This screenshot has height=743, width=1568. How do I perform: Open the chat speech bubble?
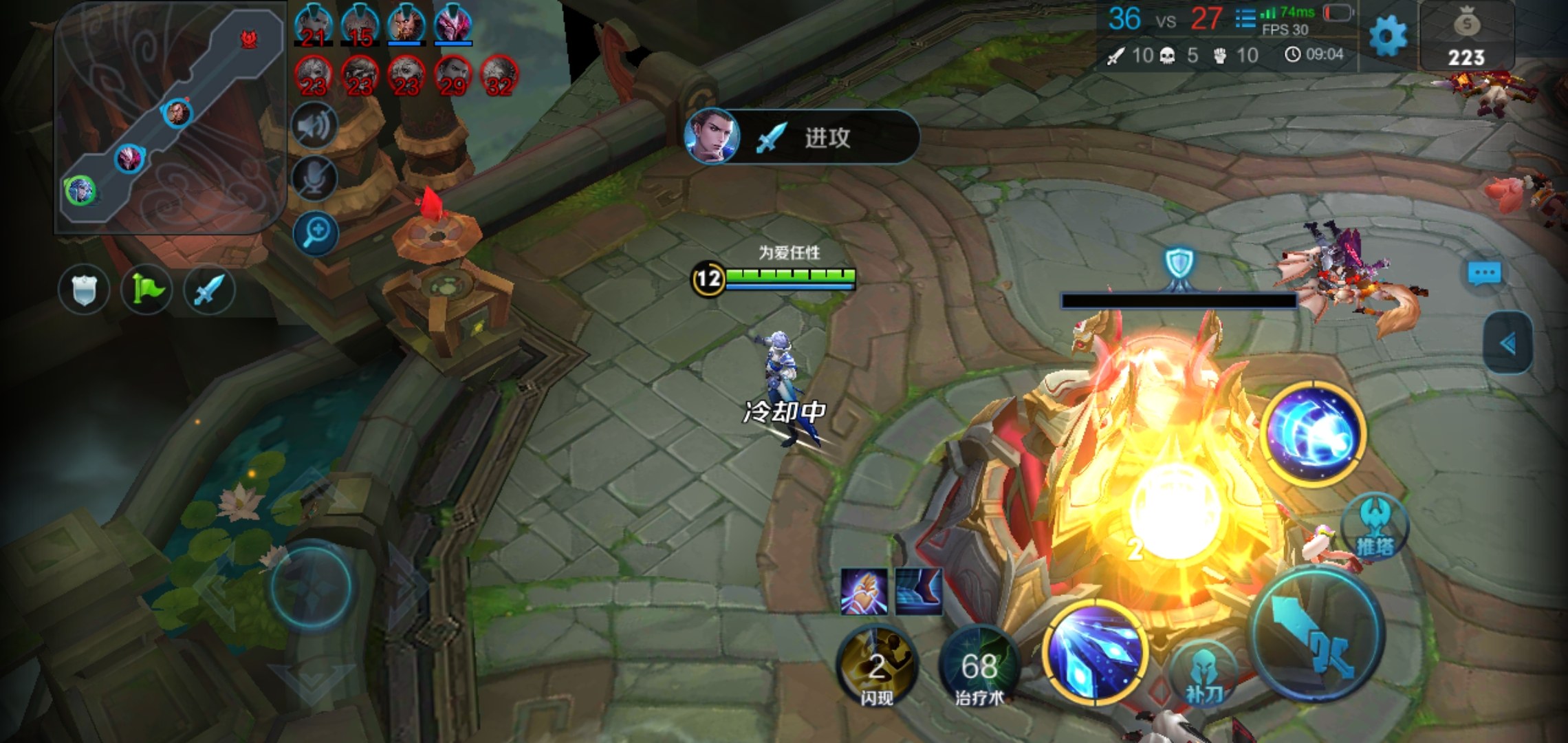coord(1484,274)
